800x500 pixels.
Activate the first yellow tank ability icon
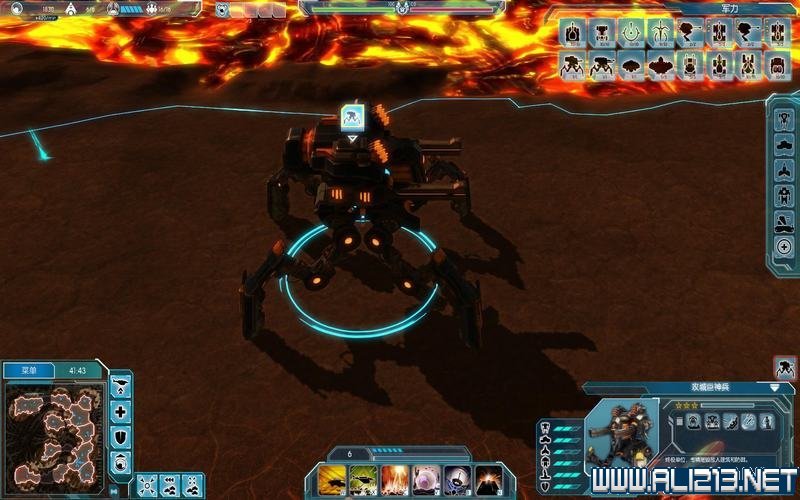point(333,481)
